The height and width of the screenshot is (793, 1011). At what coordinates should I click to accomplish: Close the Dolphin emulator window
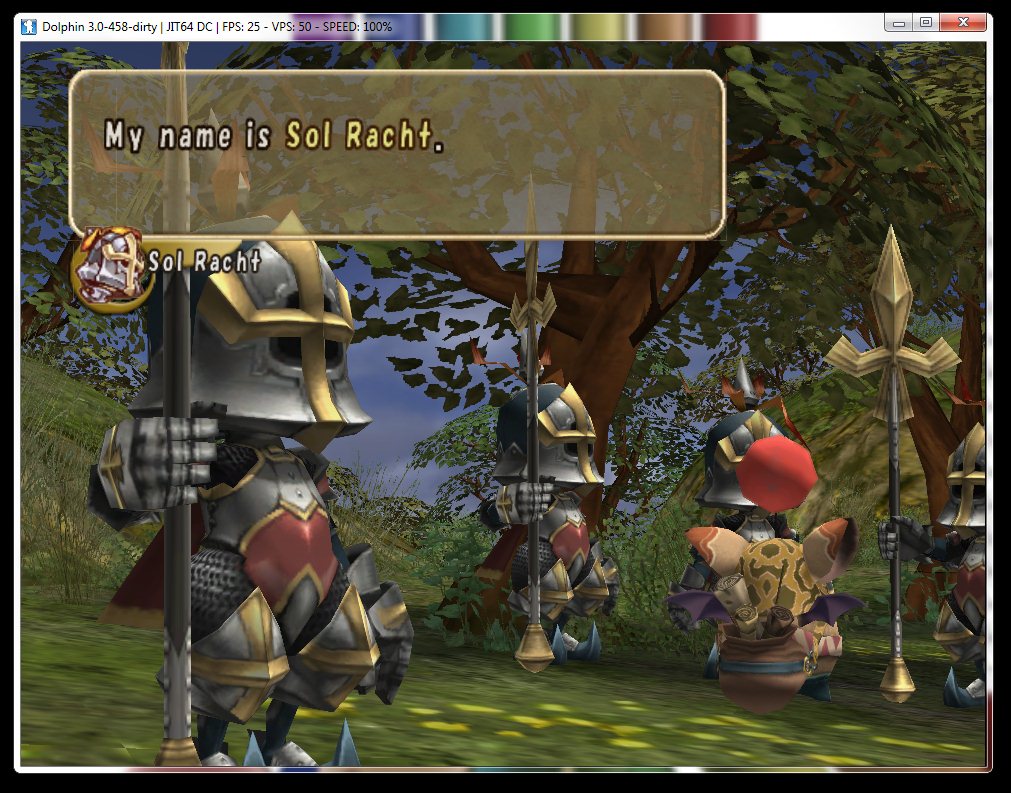(x=963, y=22)
